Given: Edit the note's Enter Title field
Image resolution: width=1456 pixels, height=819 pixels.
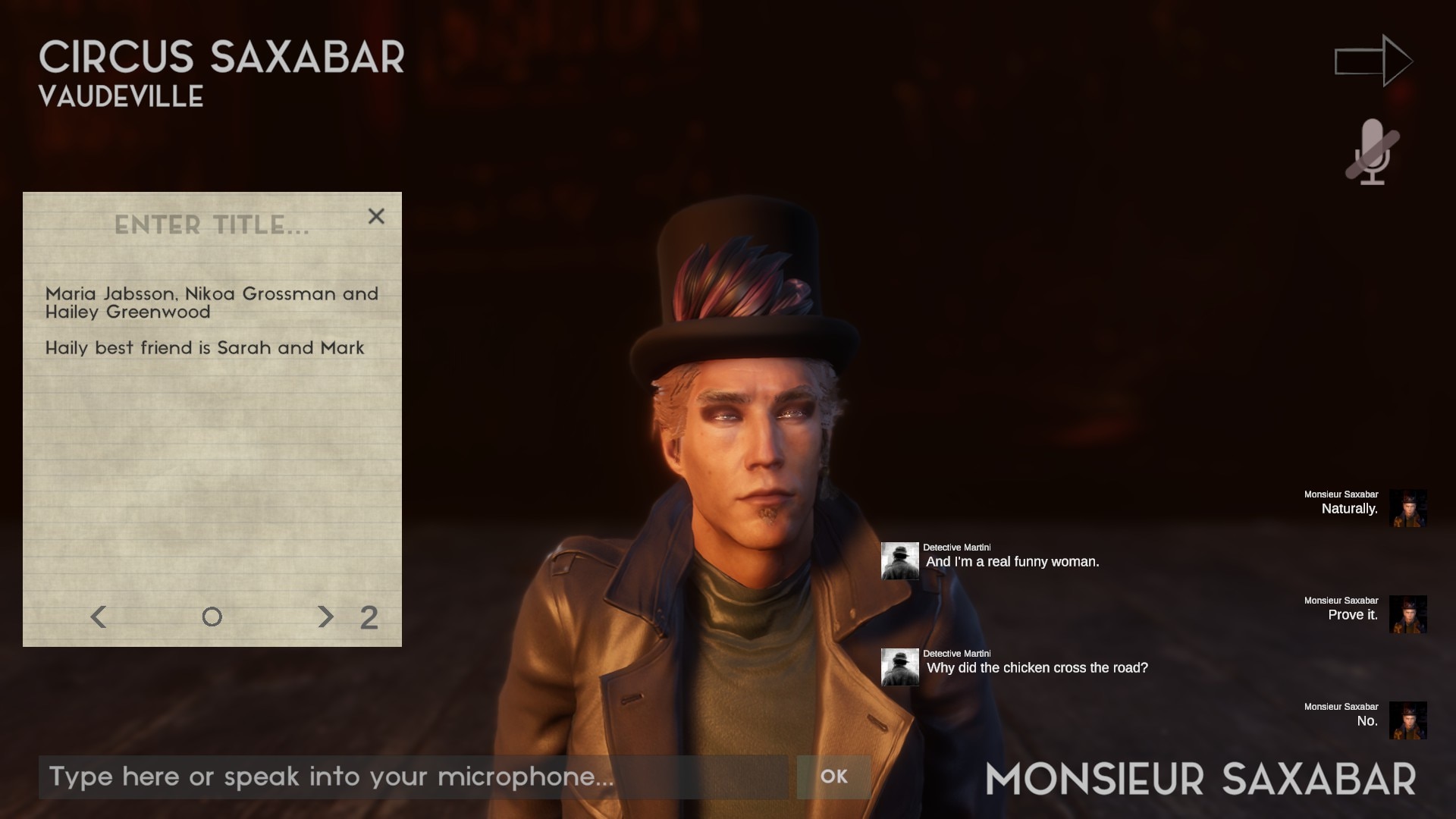Looking at the screenshot, I should [x=212, y=225].
